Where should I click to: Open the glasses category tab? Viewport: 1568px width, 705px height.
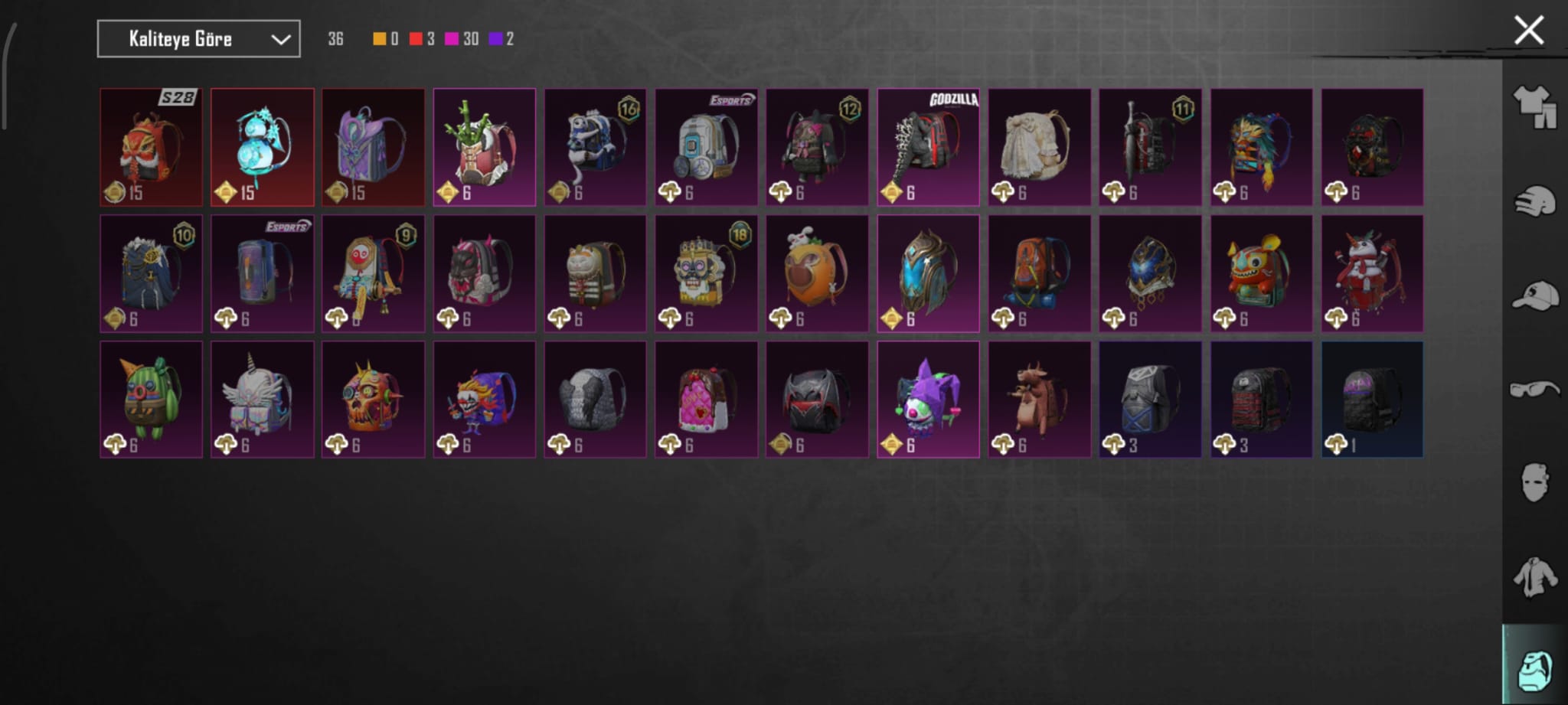[x=1534, y=389]
